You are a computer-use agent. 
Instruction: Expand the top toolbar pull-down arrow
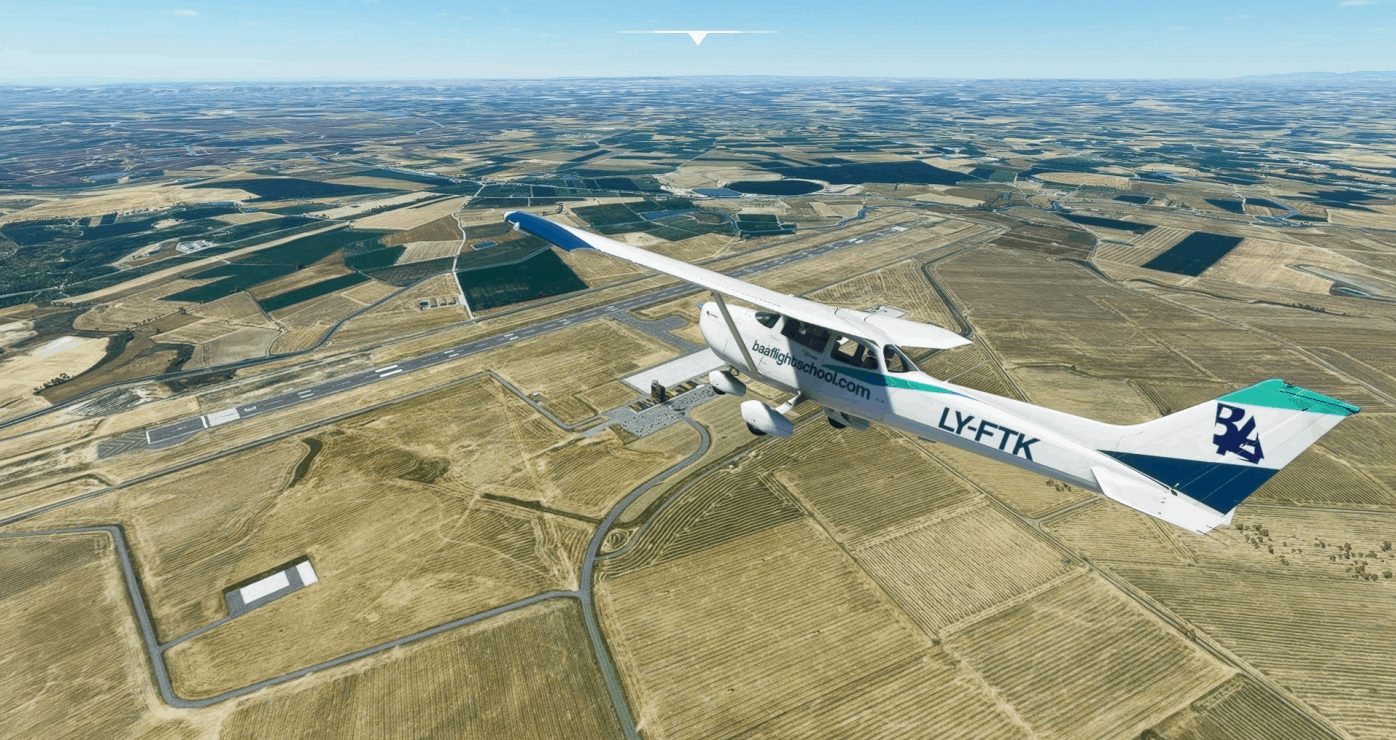click(697, 37)
